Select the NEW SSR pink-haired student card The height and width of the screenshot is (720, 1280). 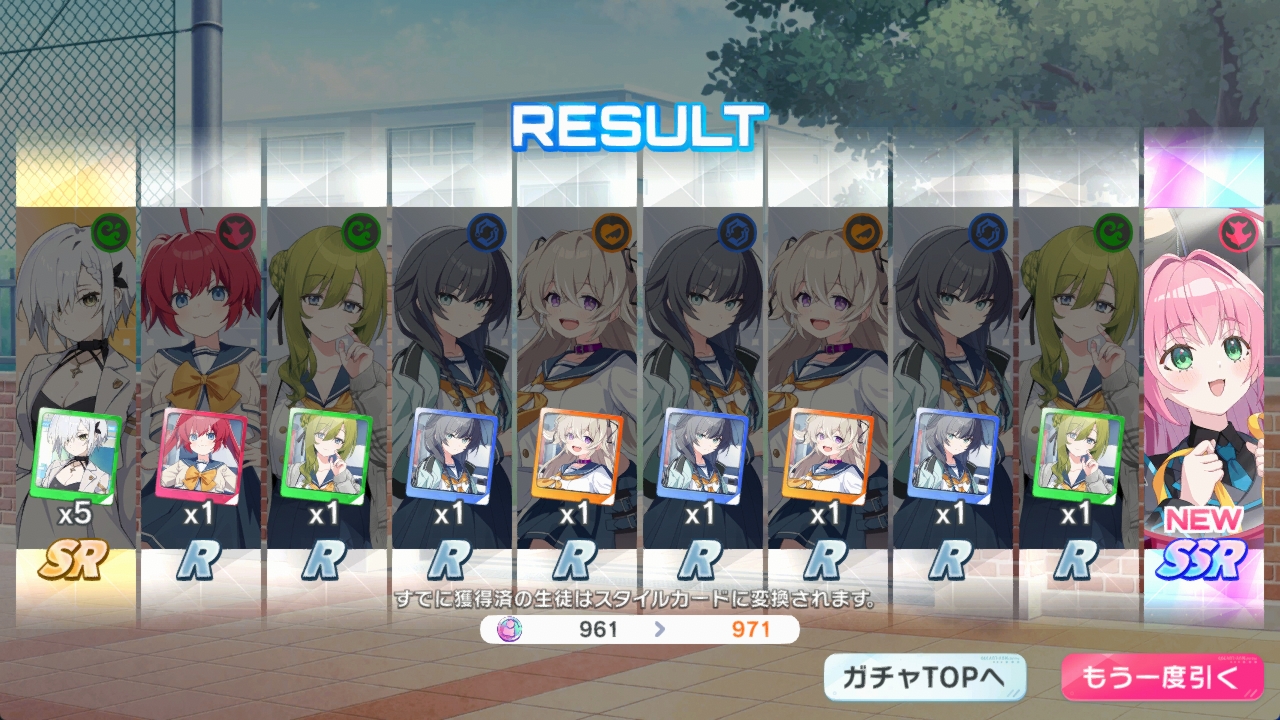coord(1203,390)
